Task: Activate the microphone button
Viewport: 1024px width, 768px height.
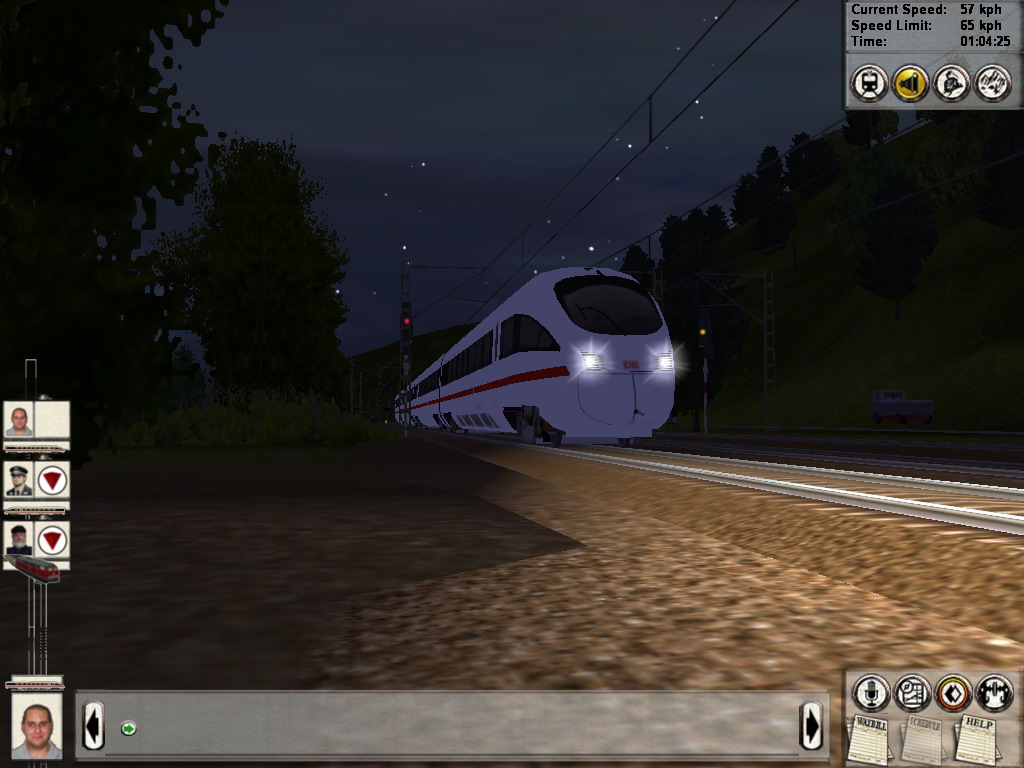Action: pos(871,692)
